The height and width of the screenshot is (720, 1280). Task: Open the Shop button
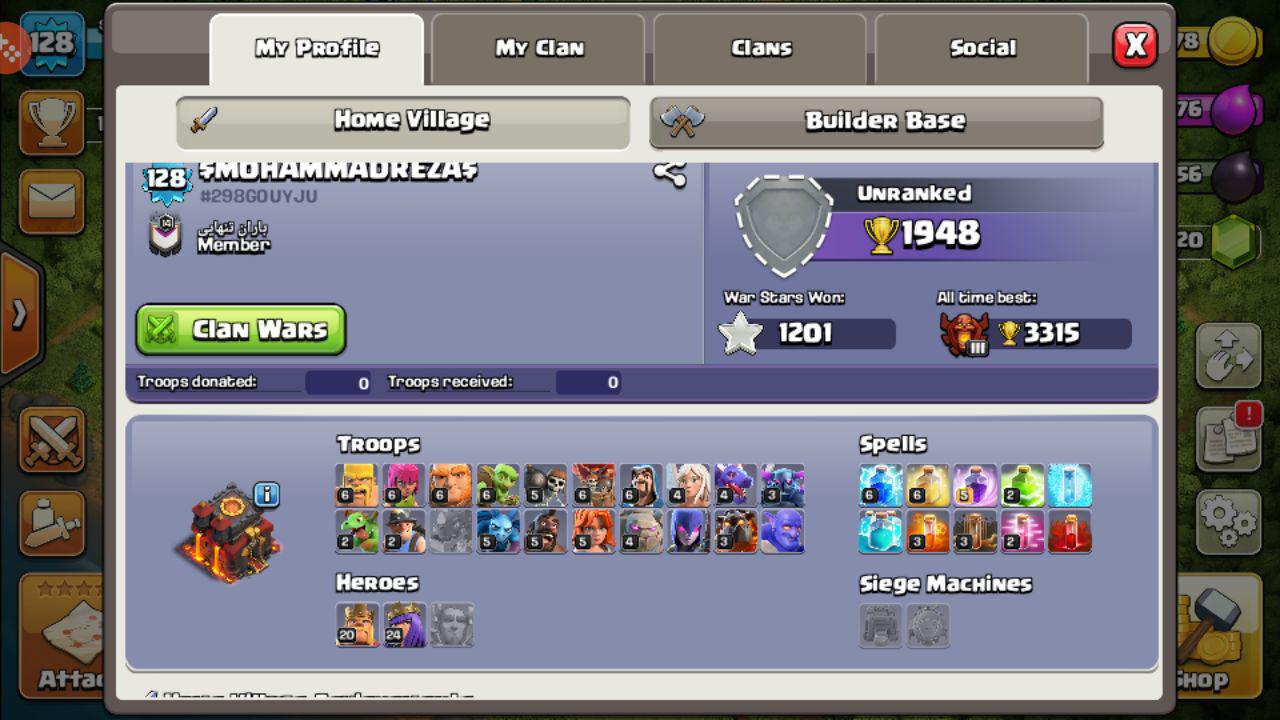click(1211, 640)
